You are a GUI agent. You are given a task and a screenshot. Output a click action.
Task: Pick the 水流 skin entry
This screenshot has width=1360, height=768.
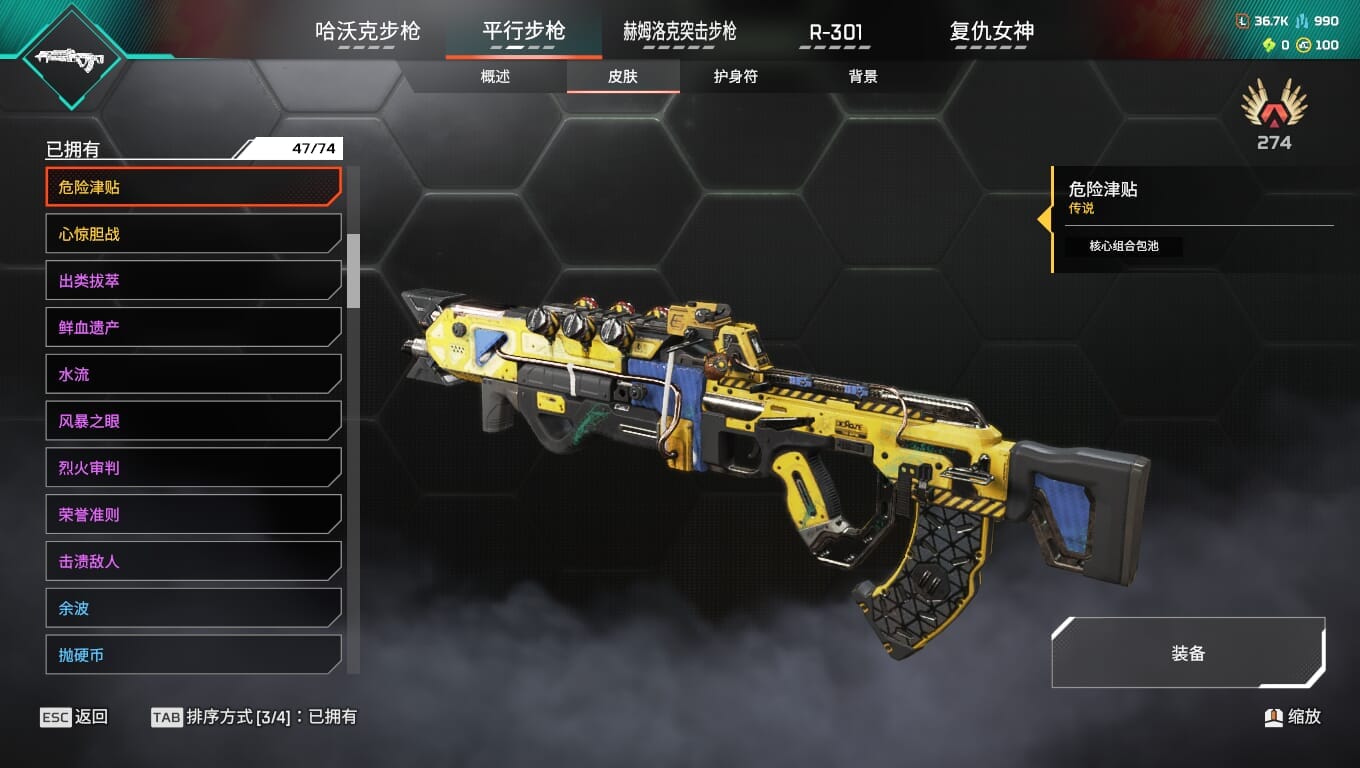coord(193,374)
